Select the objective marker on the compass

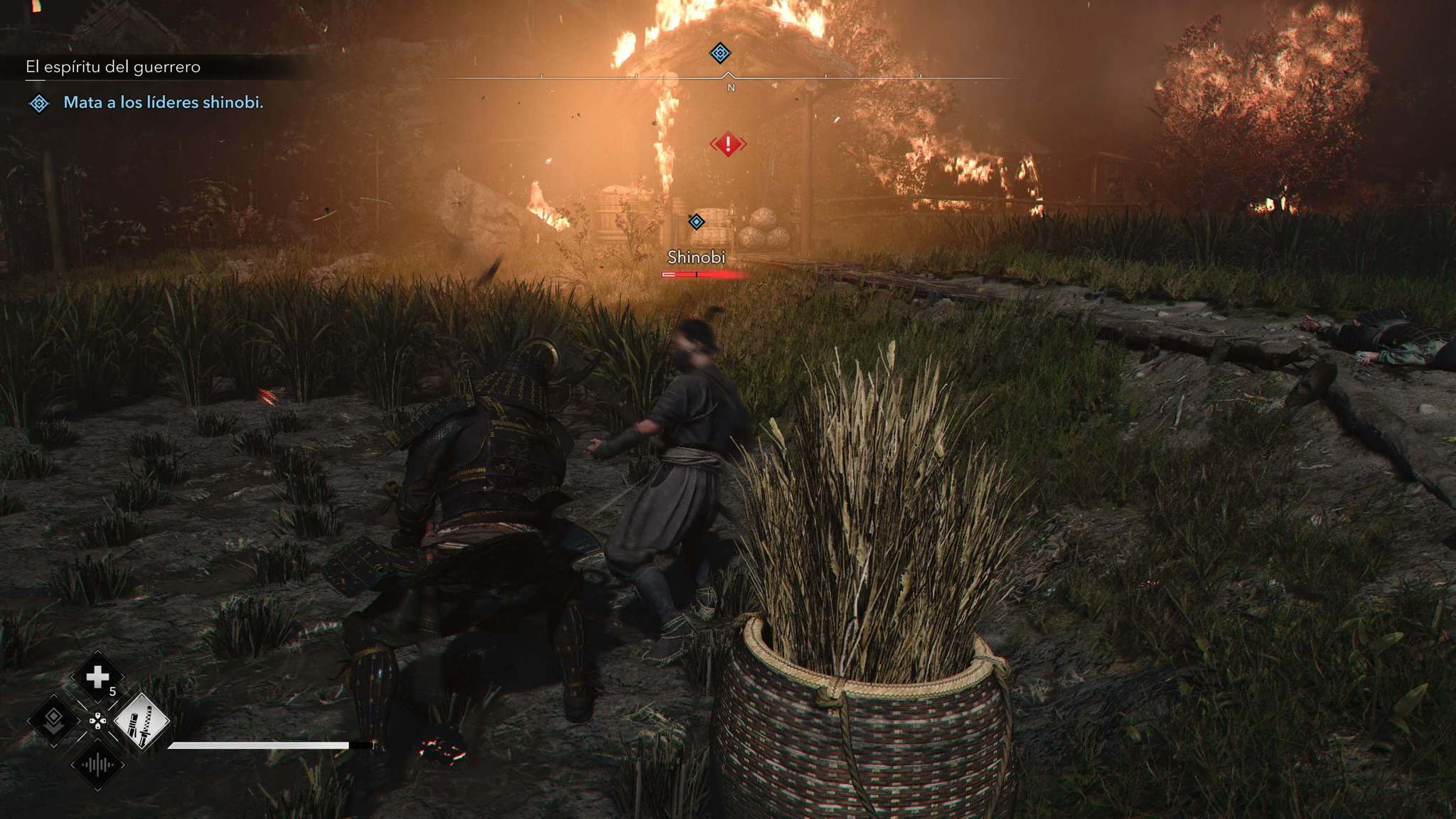click(720, 53)
